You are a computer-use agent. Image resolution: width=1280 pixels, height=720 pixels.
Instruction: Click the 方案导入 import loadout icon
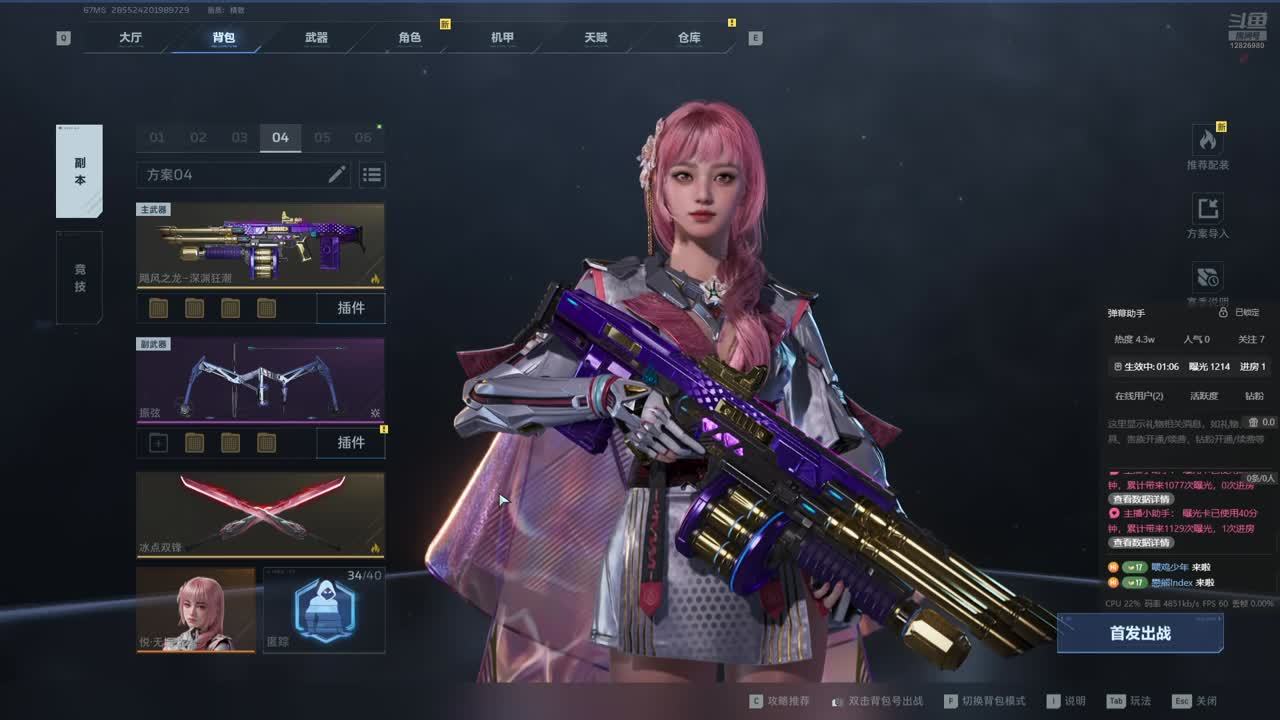[1208, 216]
